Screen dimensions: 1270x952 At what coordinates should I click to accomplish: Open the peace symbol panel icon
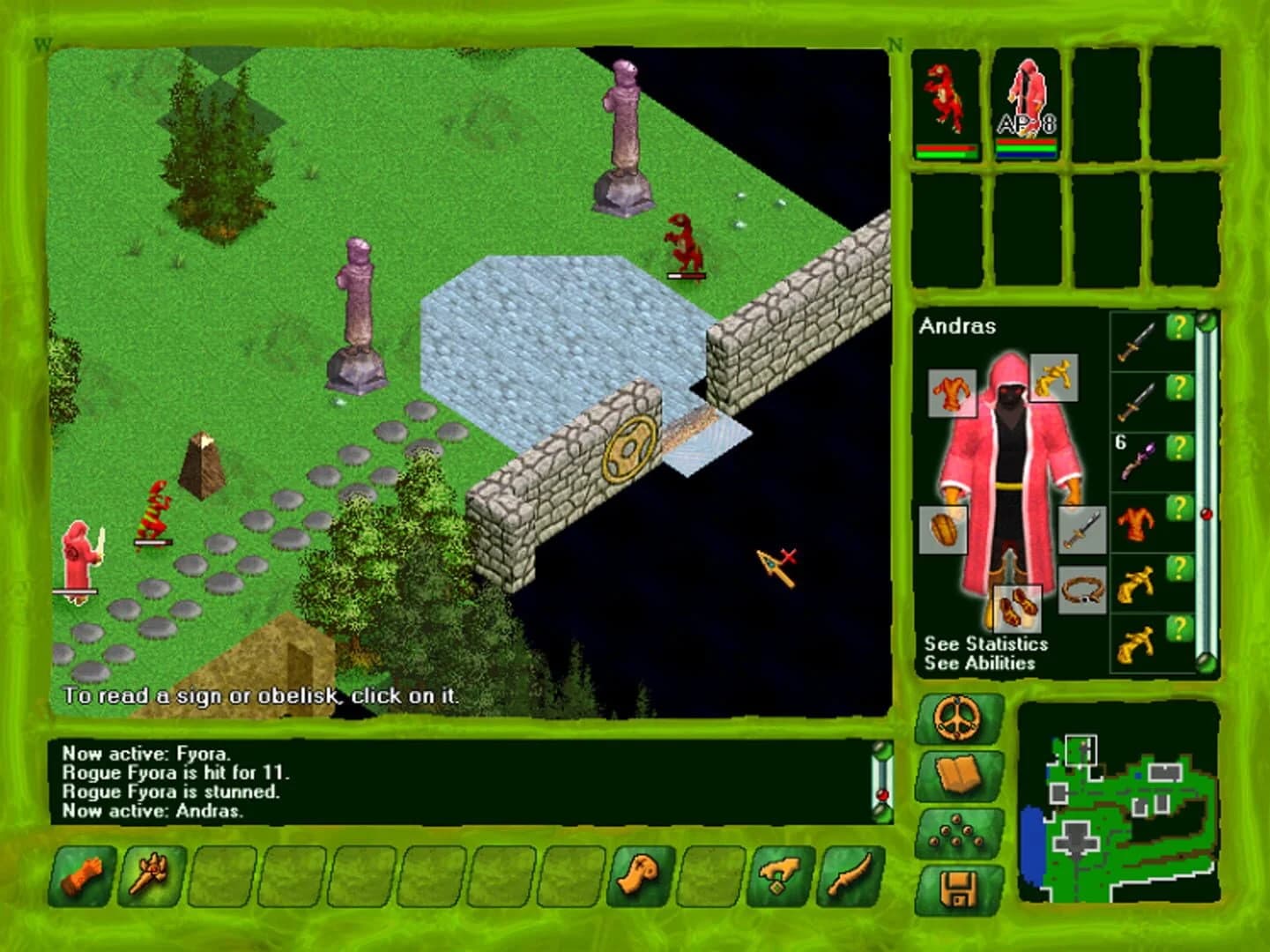pos(959,718)
